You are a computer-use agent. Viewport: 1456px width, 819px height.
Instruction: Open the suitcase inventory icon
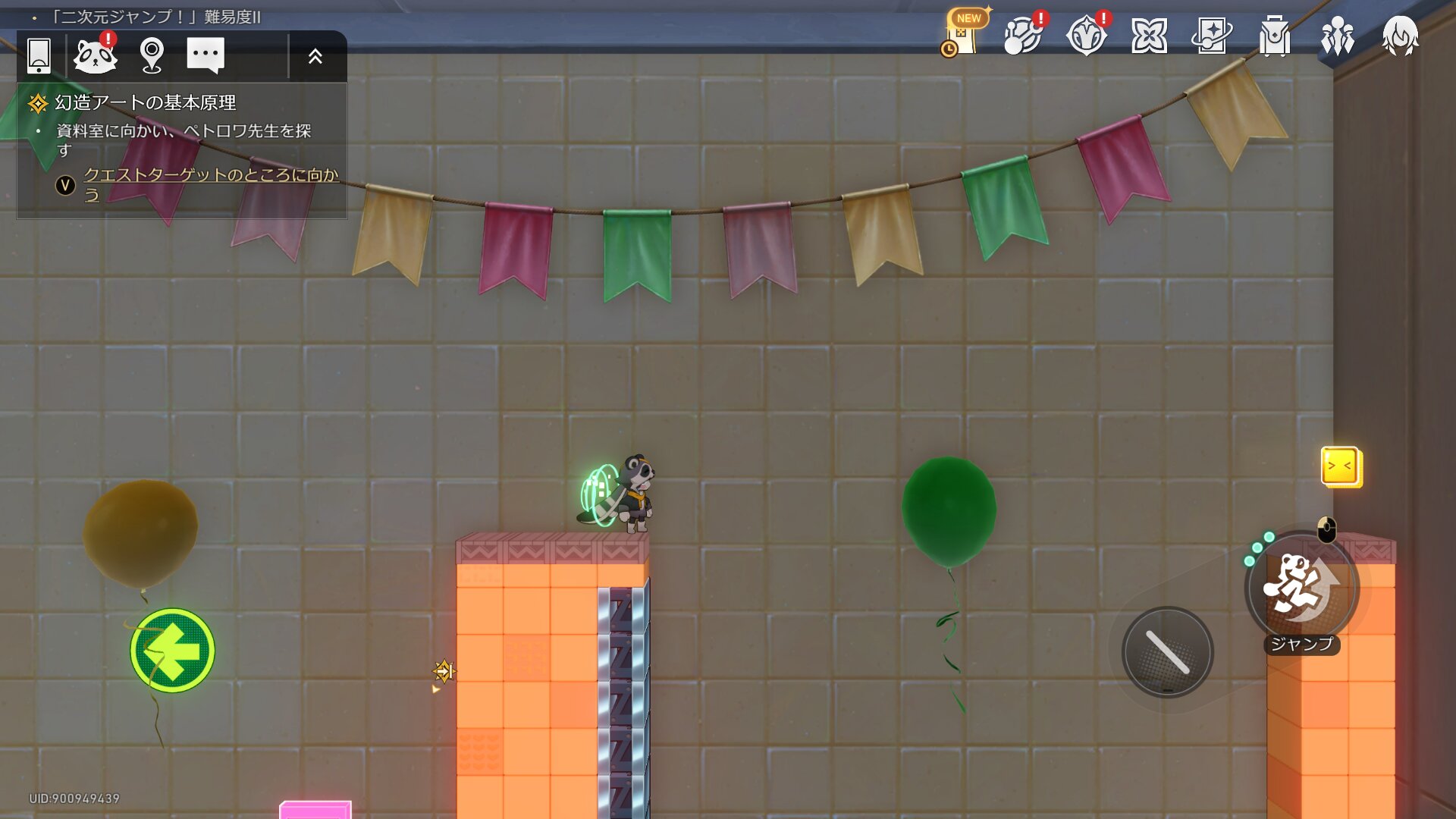coord(1275,36)
